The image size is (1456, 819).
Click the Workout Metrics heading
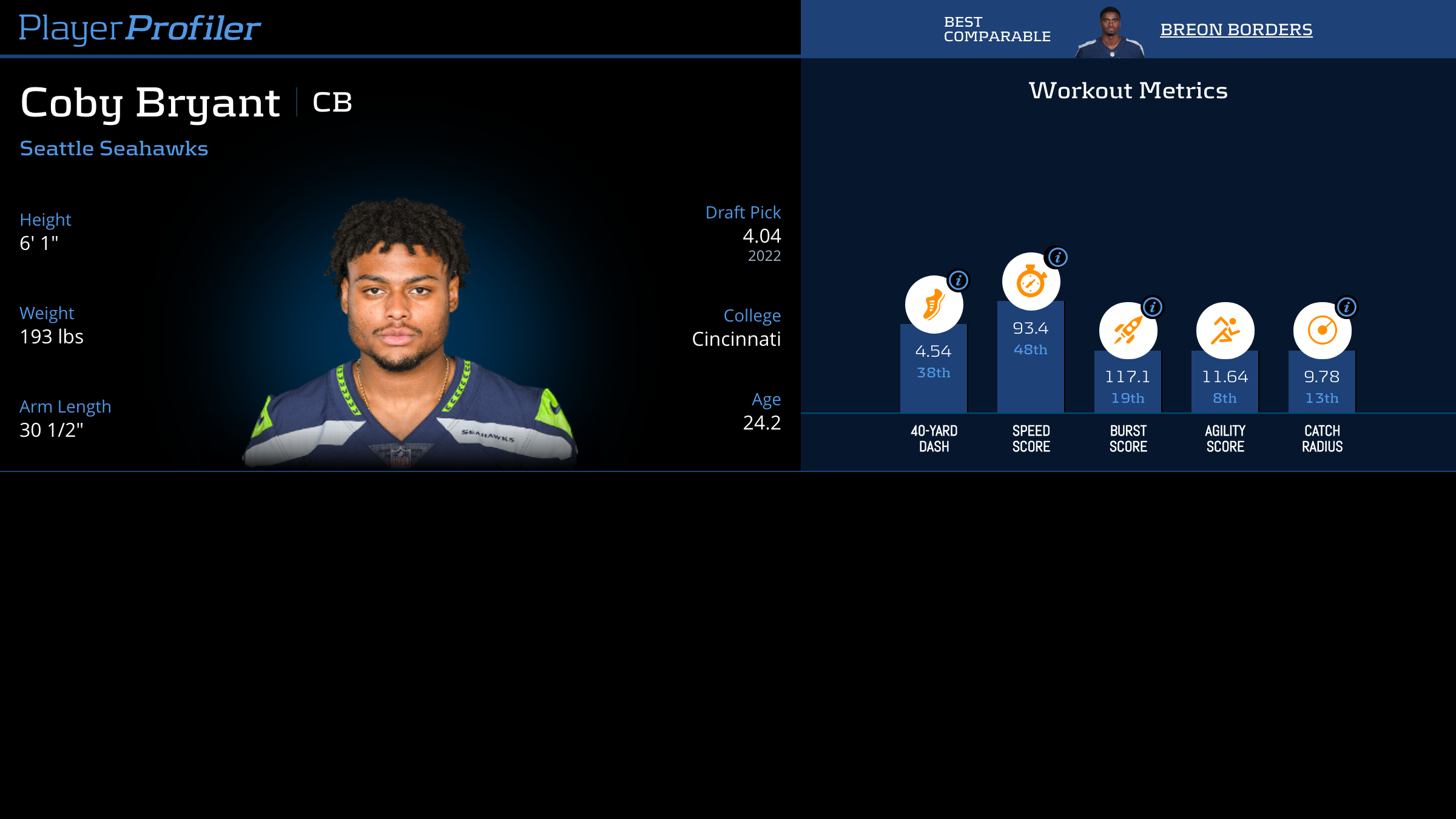pyautogui.click(x=1128, y=90)
